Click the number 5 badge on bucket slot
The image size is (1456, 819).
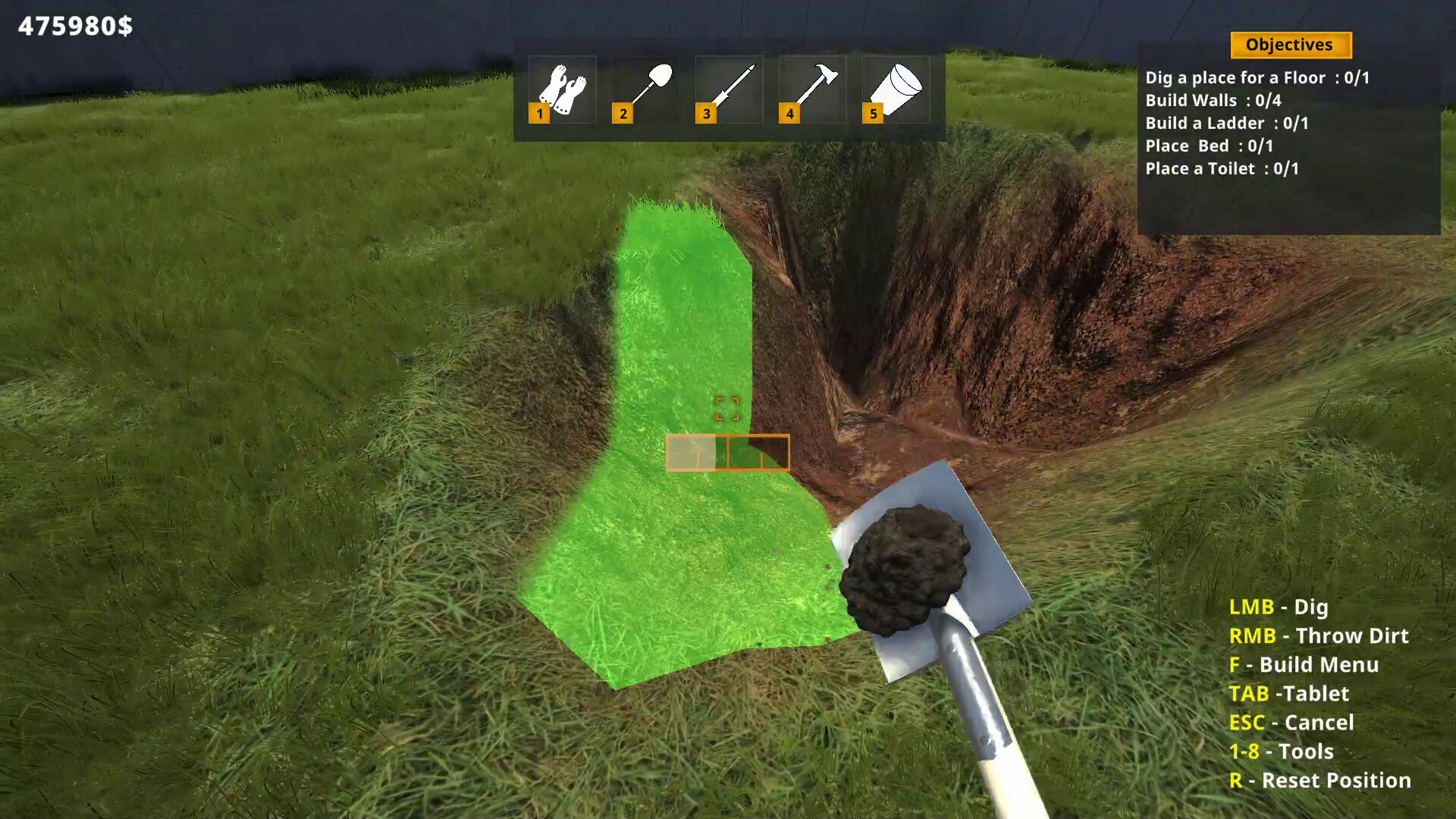(873, 114)
